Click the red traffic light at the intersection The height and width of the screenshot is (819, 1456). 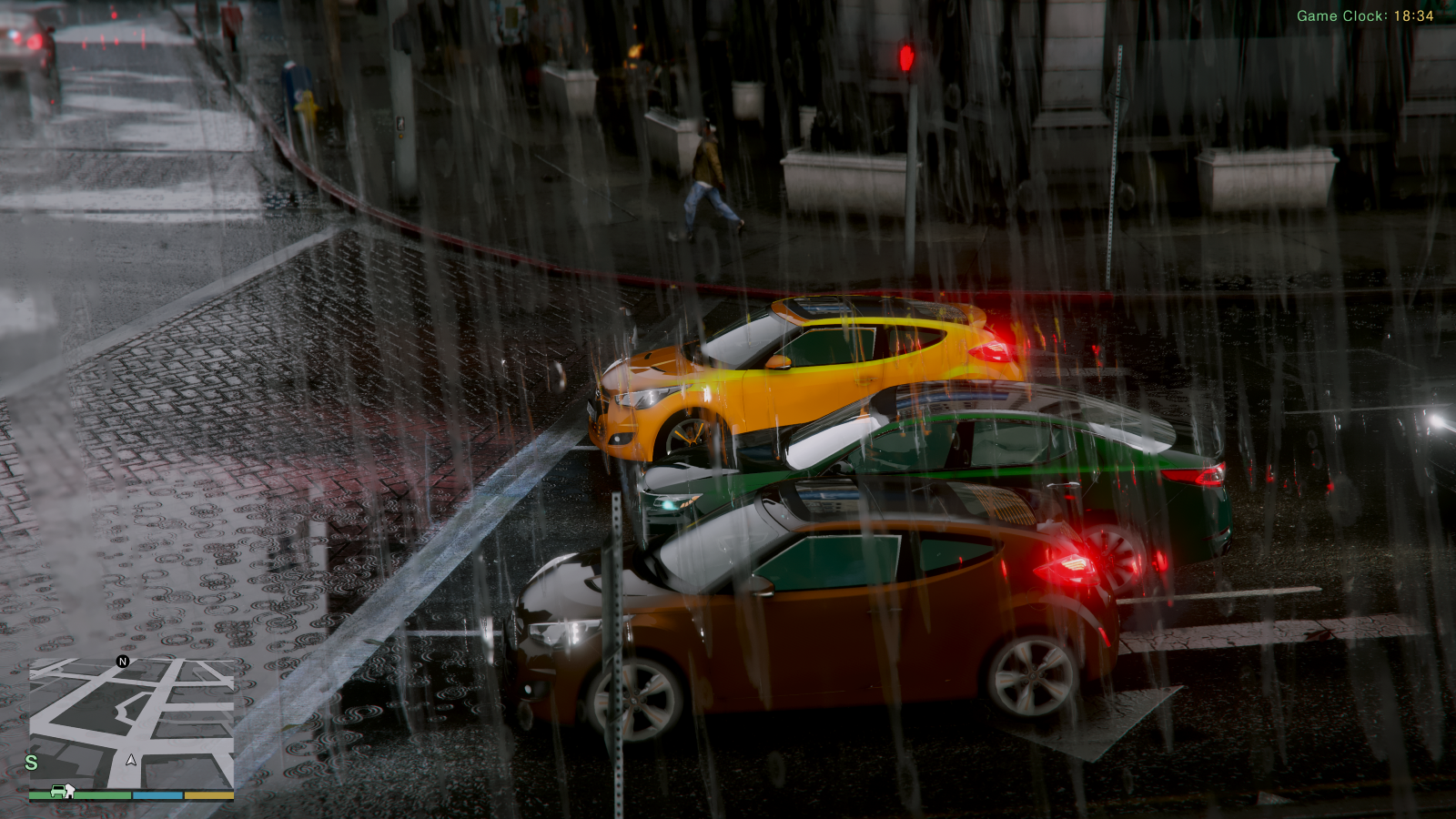point(905,56)
